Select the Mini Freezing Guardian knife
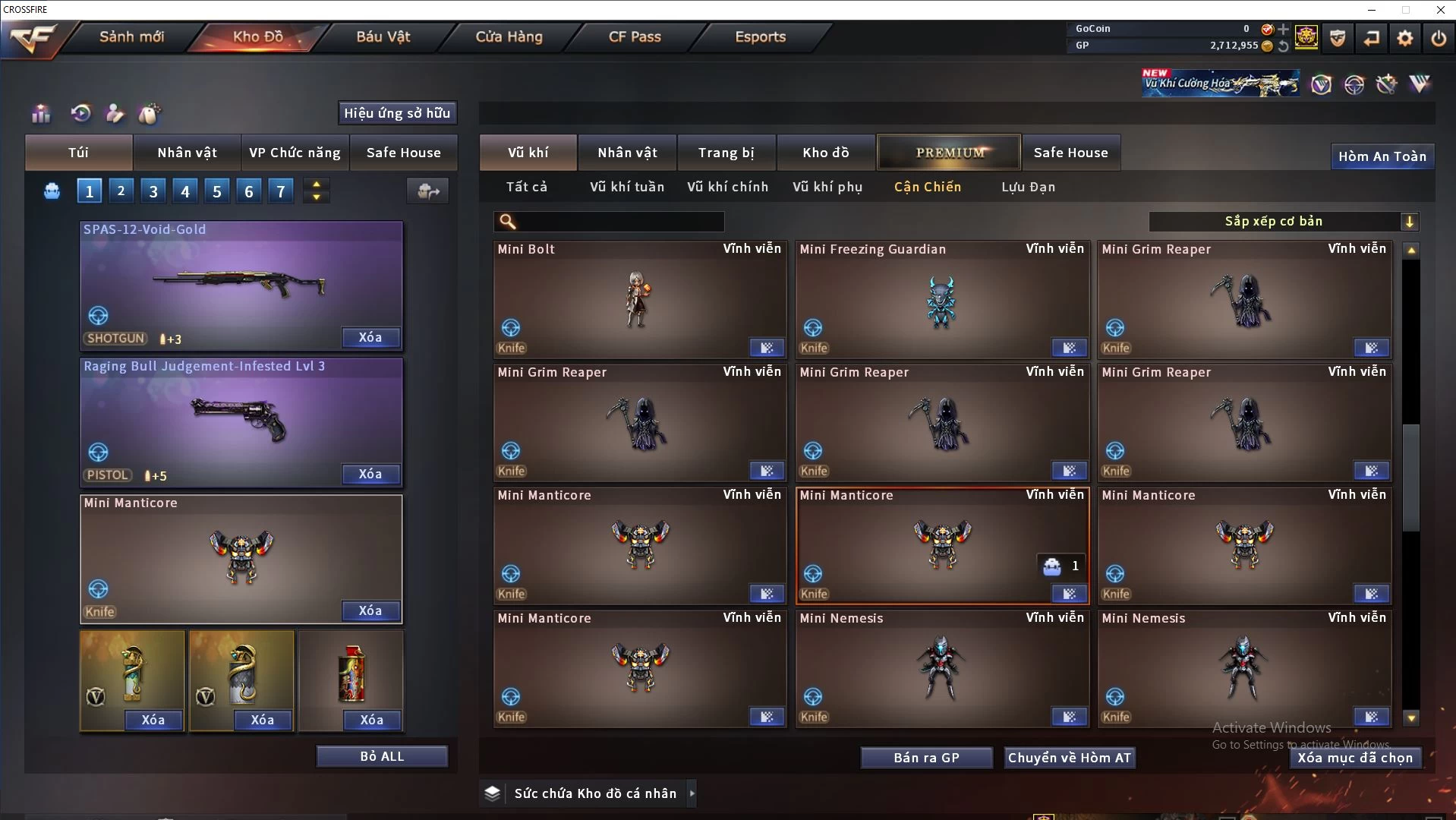This screenshot has width=1456, height=820. [942, 300]
